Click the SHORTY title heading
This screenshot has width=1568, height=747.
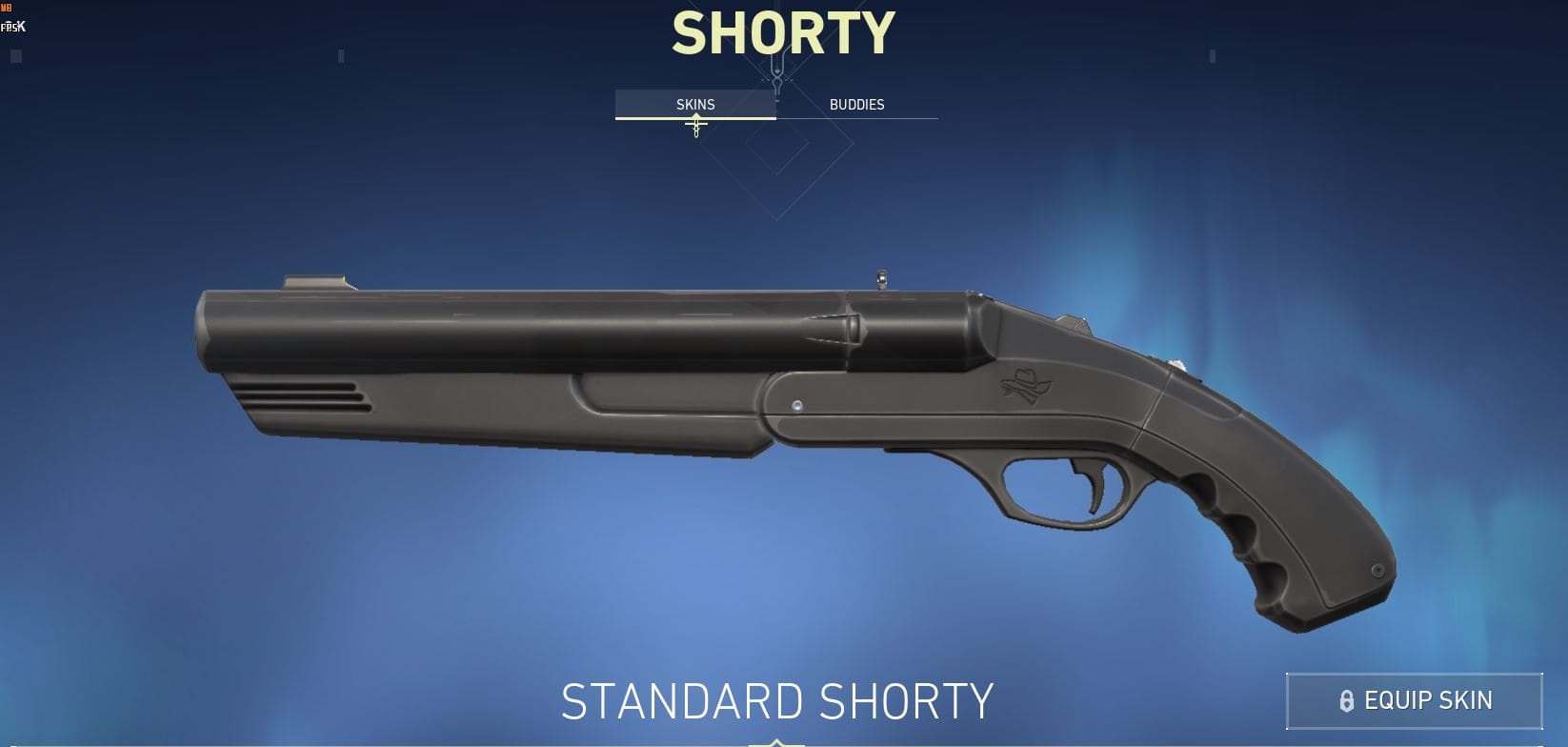781,31
